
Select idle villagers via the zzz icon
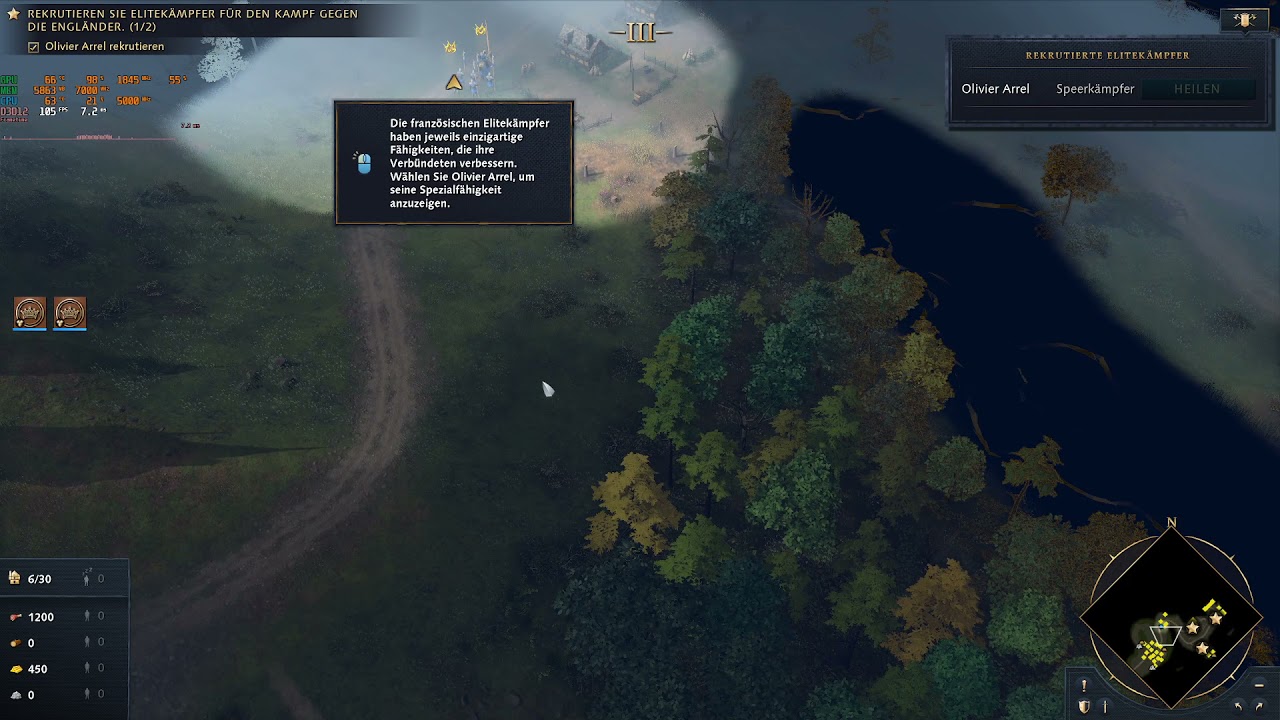point(88,579)
